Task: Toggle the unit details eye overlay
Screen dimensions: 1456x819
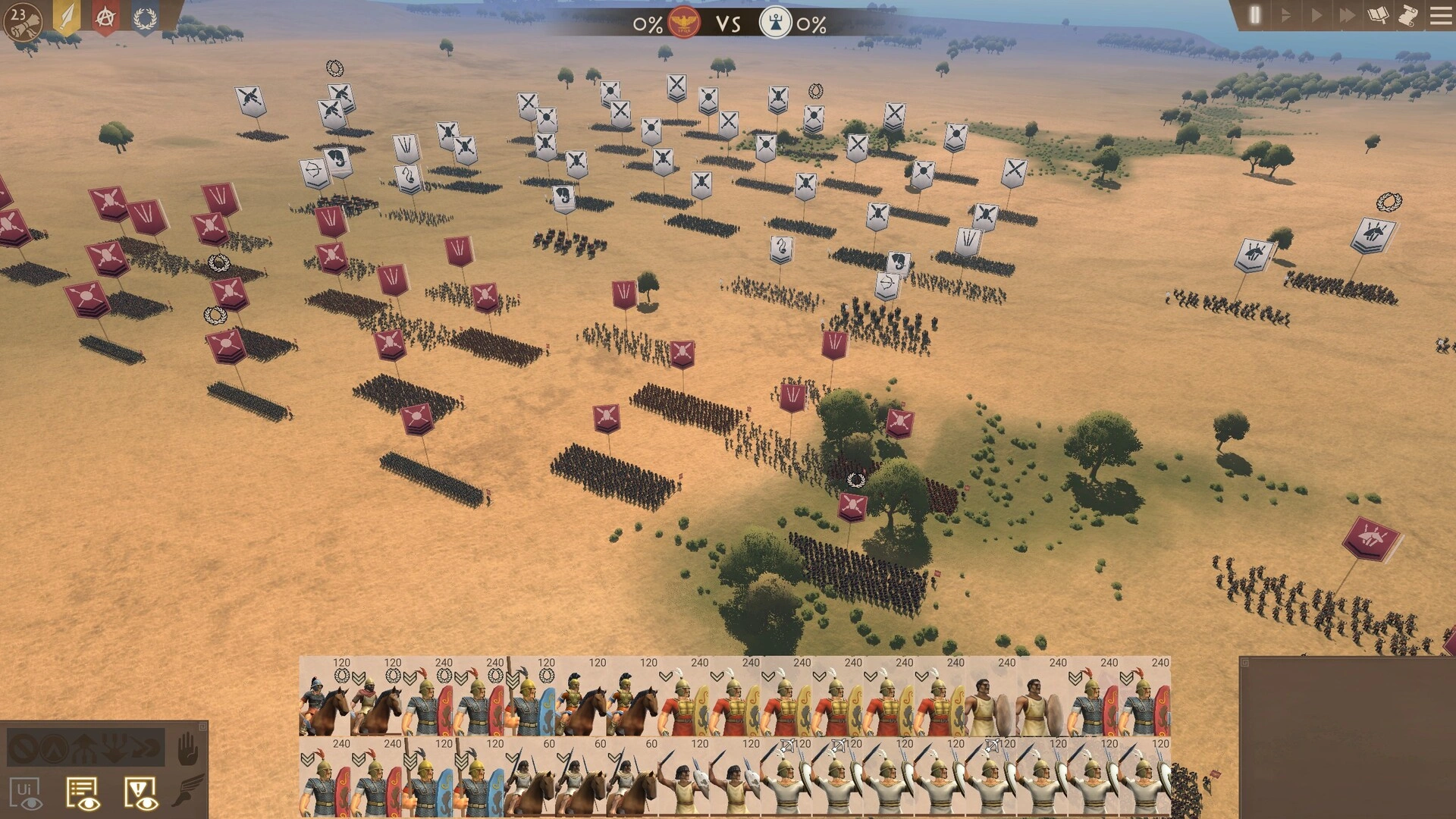Action: coord(83,793)
